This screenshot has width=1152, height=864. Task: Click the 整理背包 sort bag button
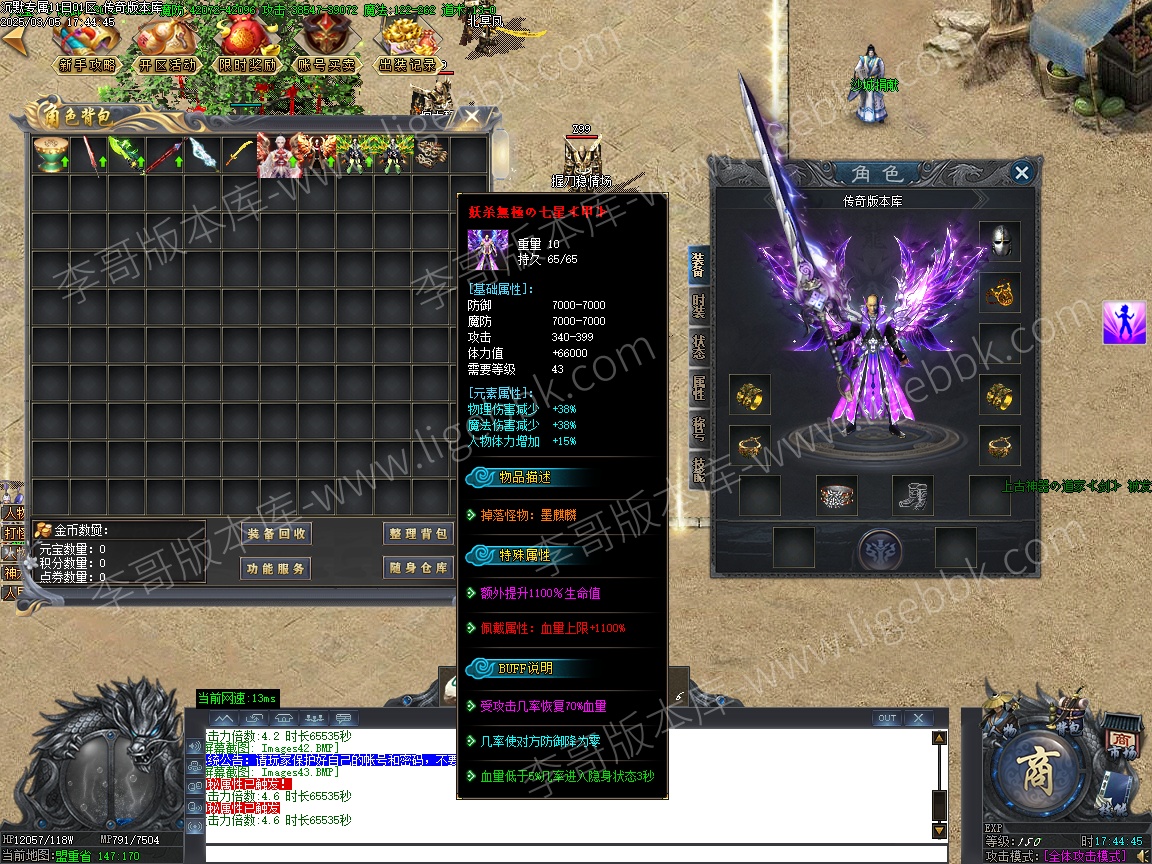[417, 534]
